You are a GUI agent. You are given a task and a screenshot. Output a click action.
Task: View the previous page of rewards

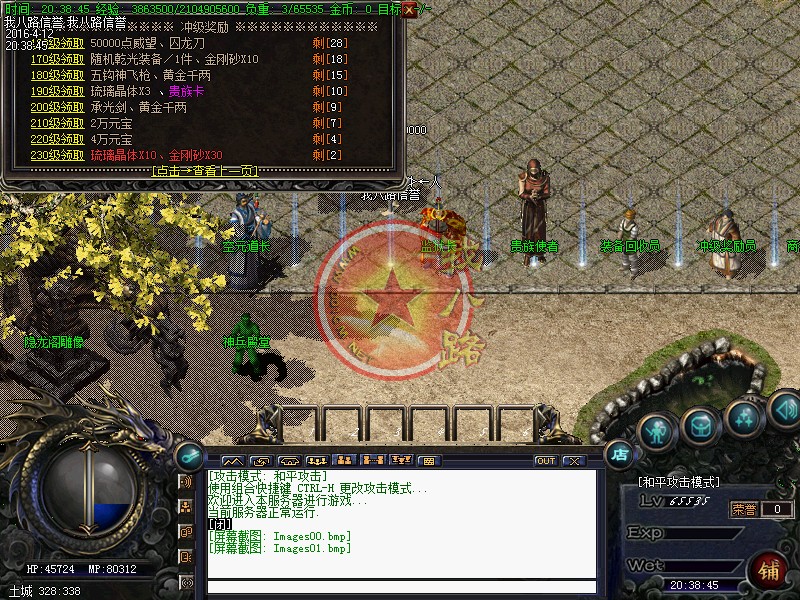pos(205,171)
